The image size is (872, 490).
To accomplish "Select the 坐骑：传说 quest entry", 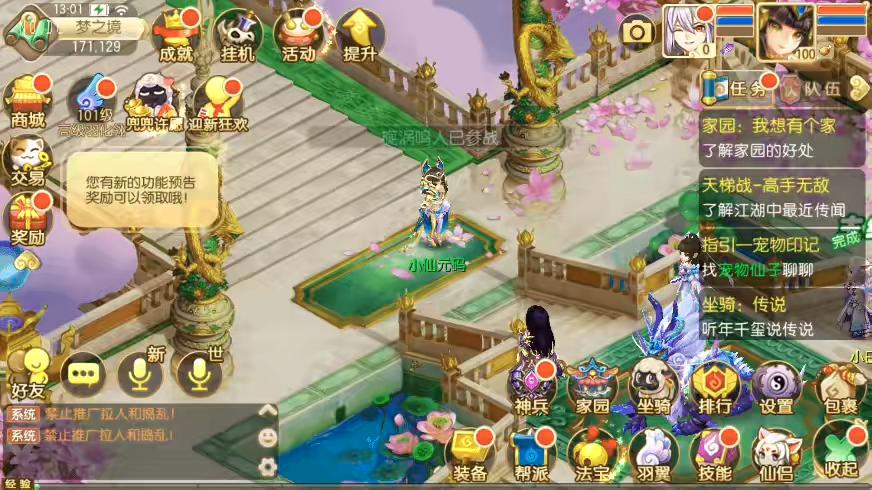I will pos(780,316).
